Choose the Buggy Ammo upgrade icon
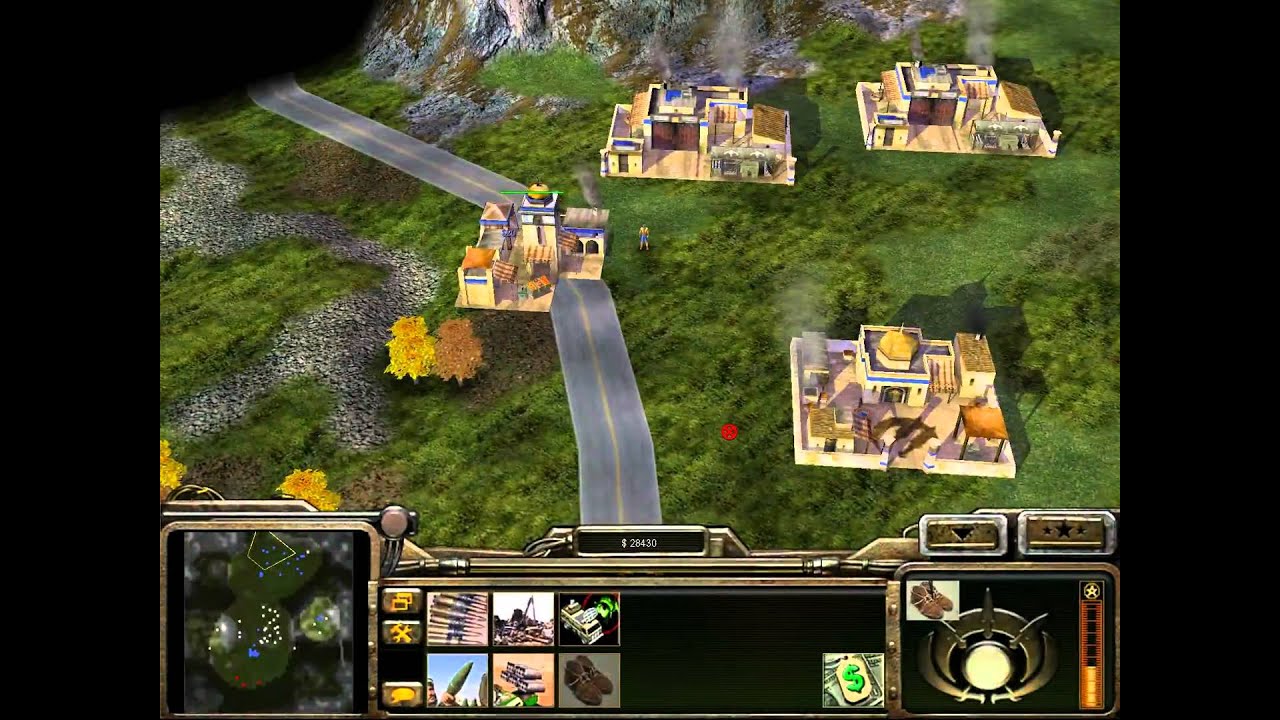This screenshot has height=720, width=1280. (x=523, y=680)
